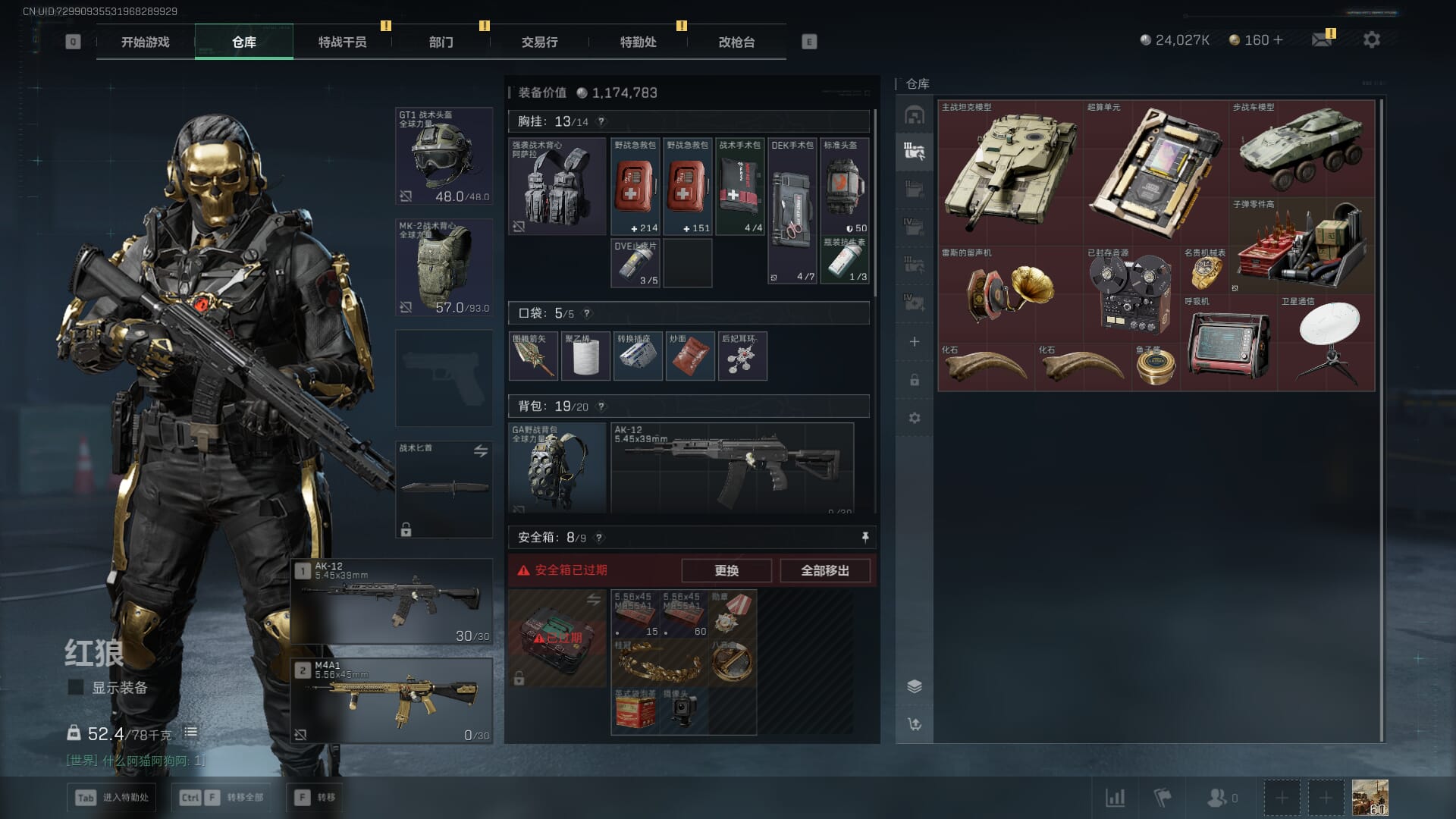1456x819 pixels.
Task: Click the 全部移出 button
Action: 824,570
